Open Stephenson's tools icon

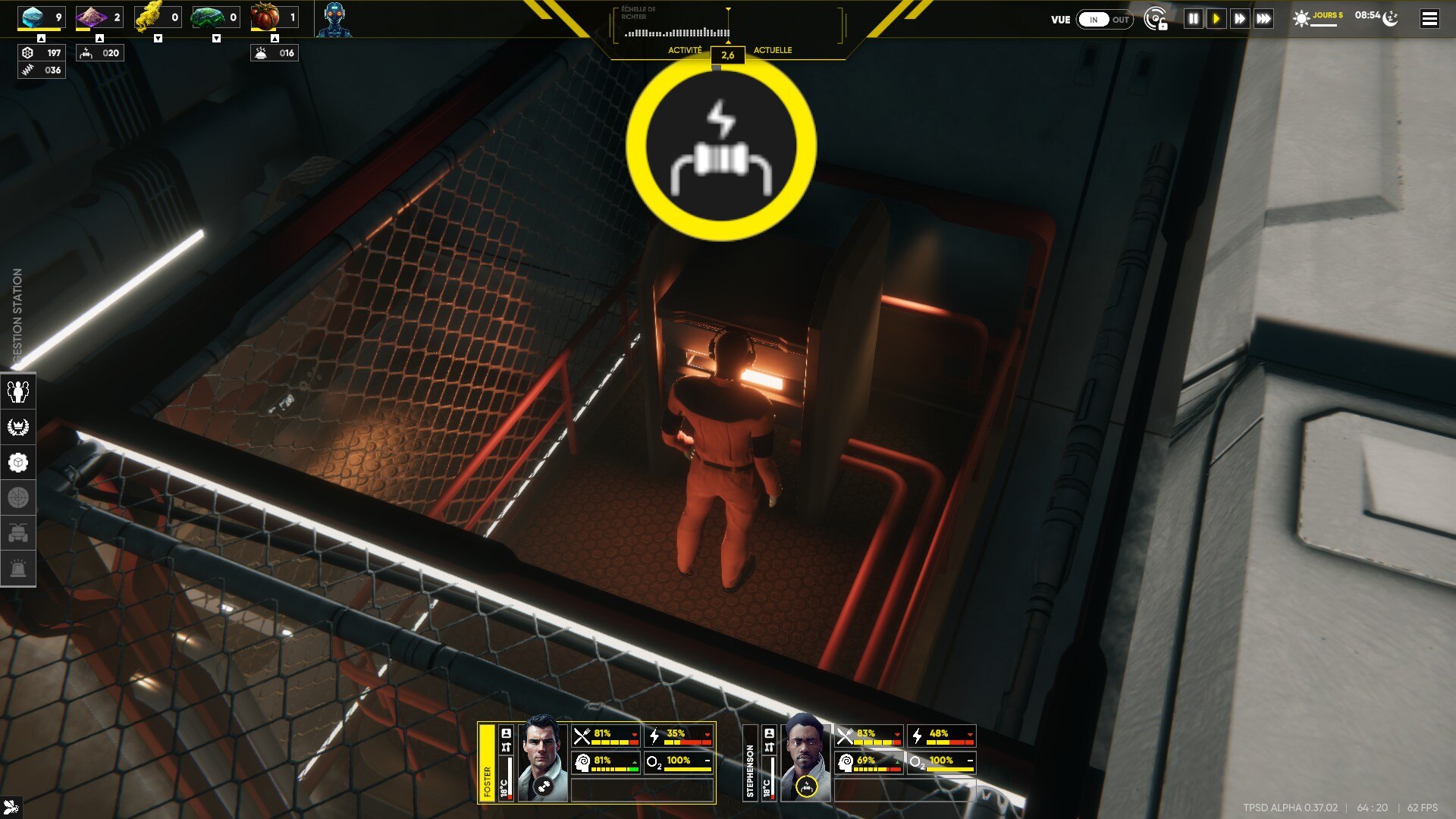tap(769, 748)
